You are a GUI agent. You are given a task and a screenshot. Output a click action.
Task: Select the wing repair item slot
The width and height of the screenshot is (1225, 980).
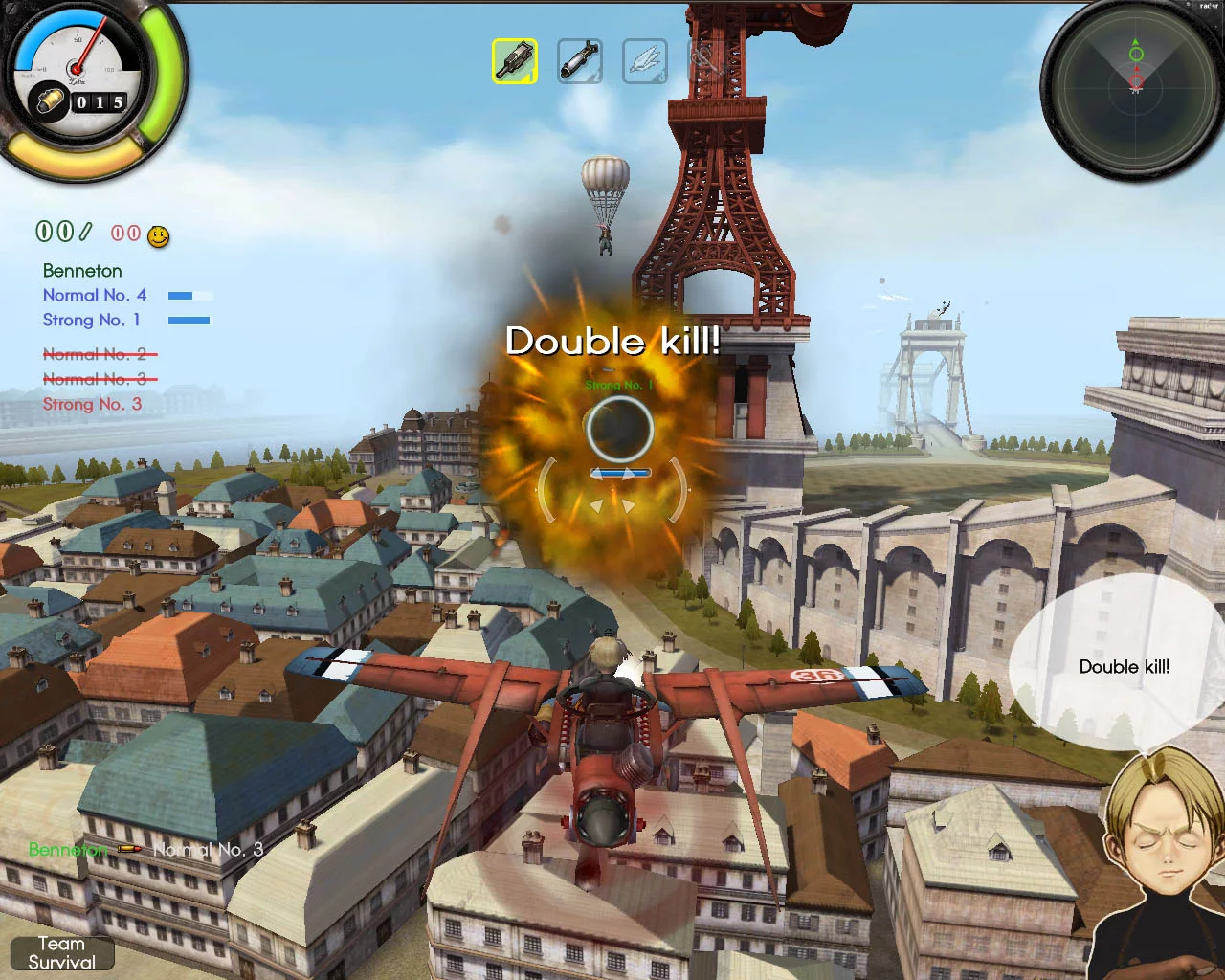(x=645, y=59)
